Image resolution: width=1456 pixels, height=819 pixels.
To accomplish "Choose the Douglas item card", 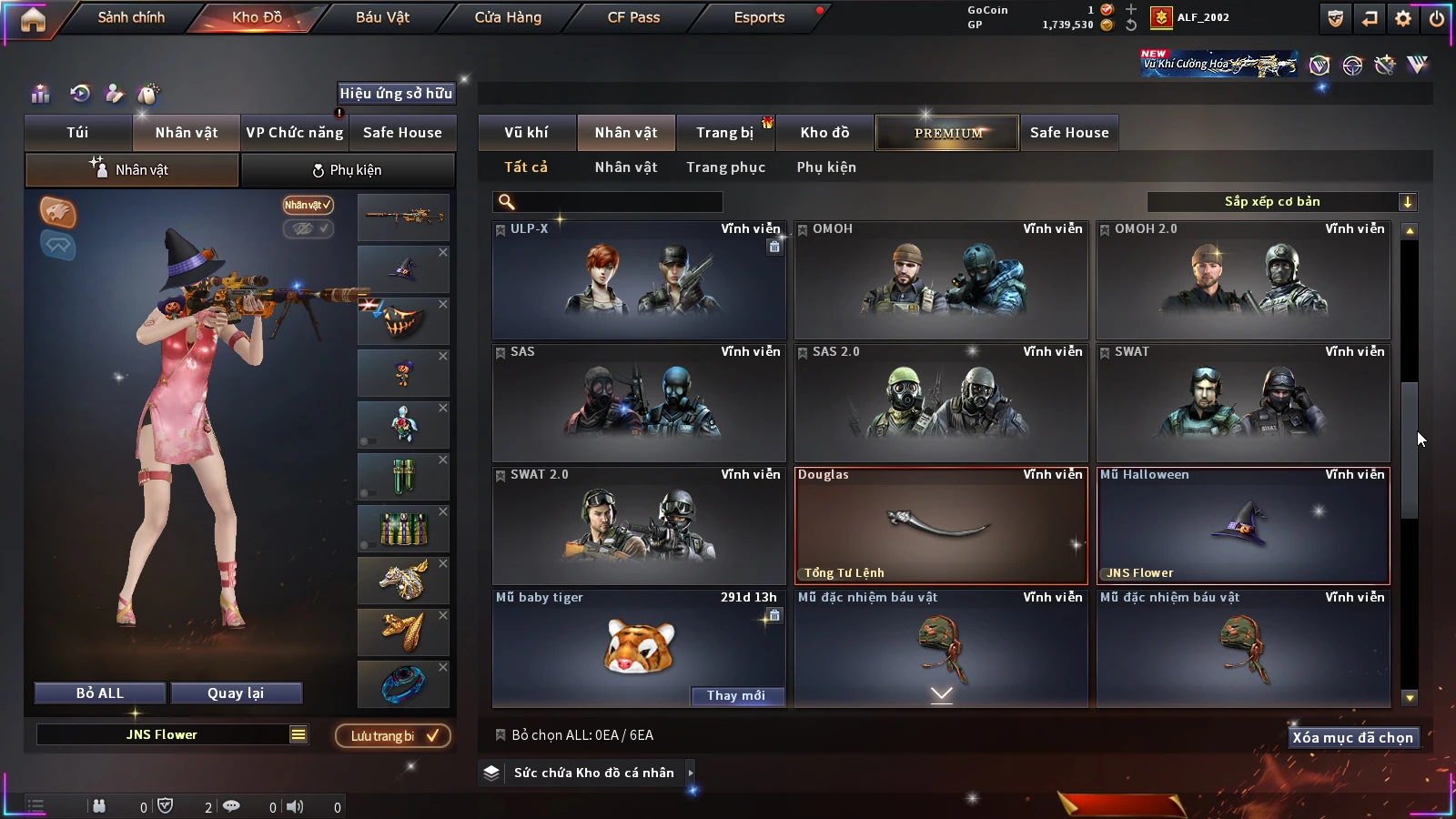I will (x=941, y=525).
